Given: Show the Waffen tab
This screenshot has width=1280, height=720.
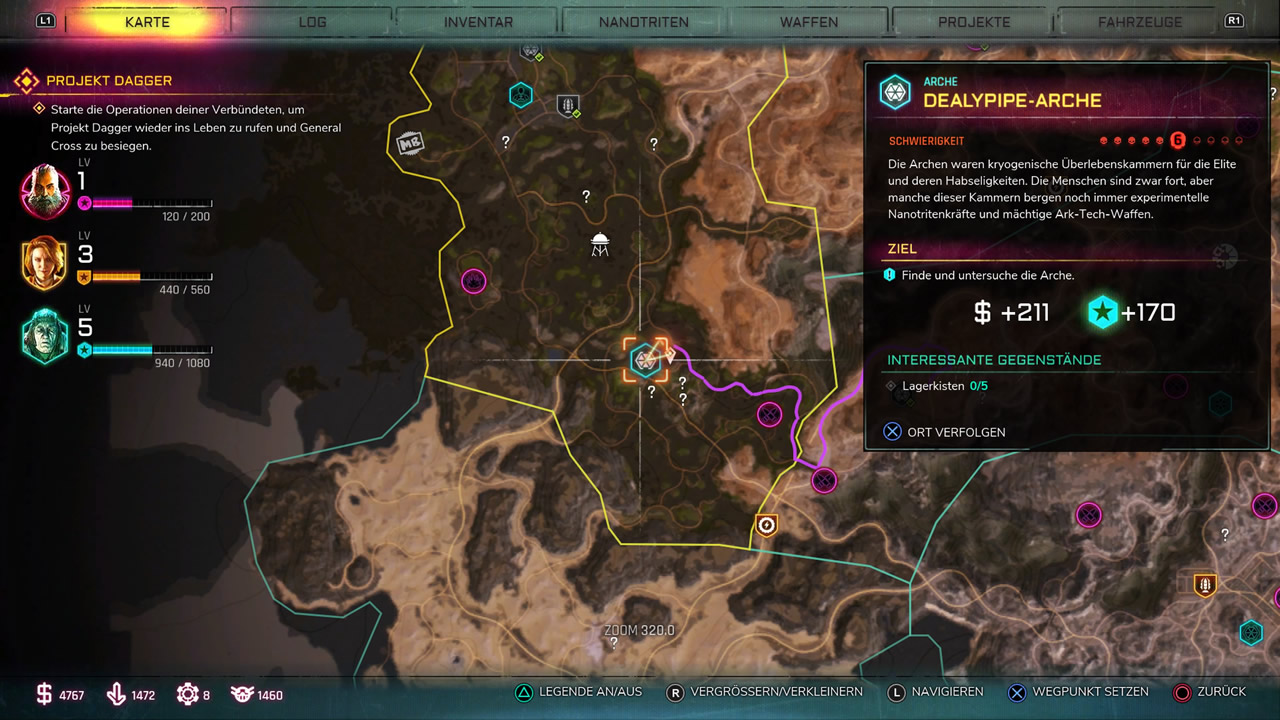Looking at the screenshot, I should tap(809, 22).
